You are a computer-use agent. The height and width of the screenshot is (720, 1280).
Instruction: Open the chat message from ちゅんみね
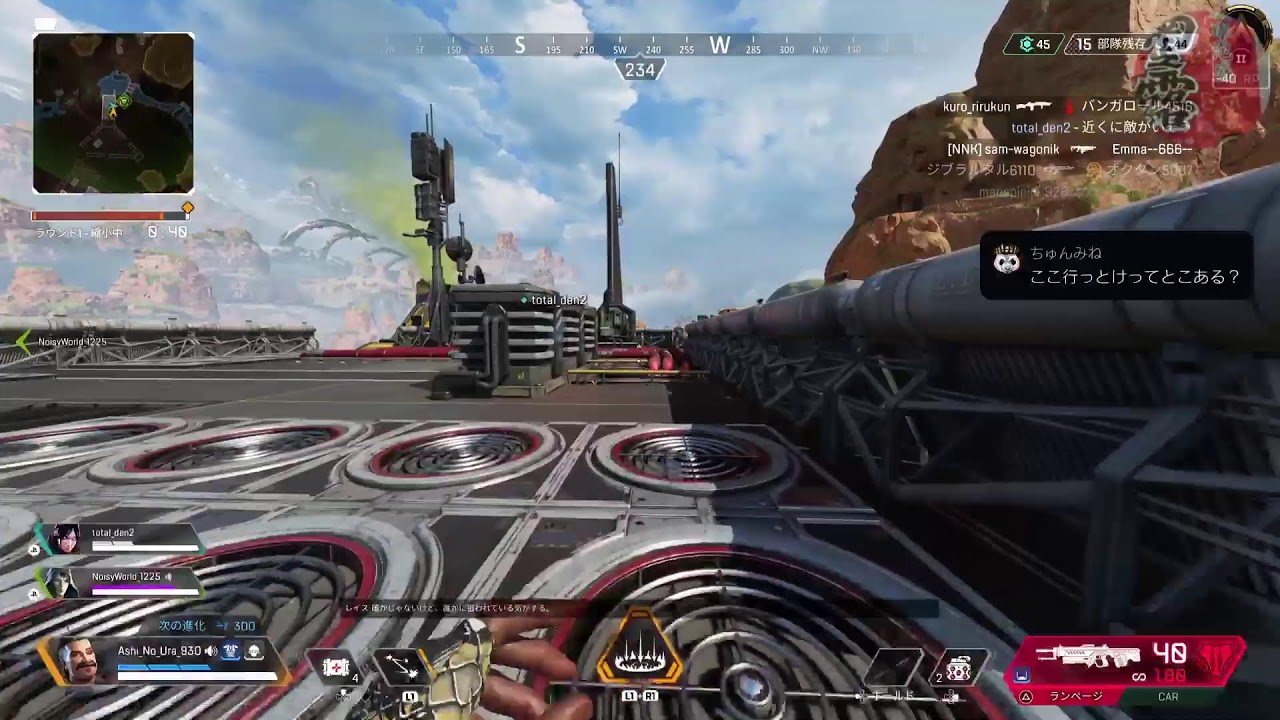pos(1116,266)
